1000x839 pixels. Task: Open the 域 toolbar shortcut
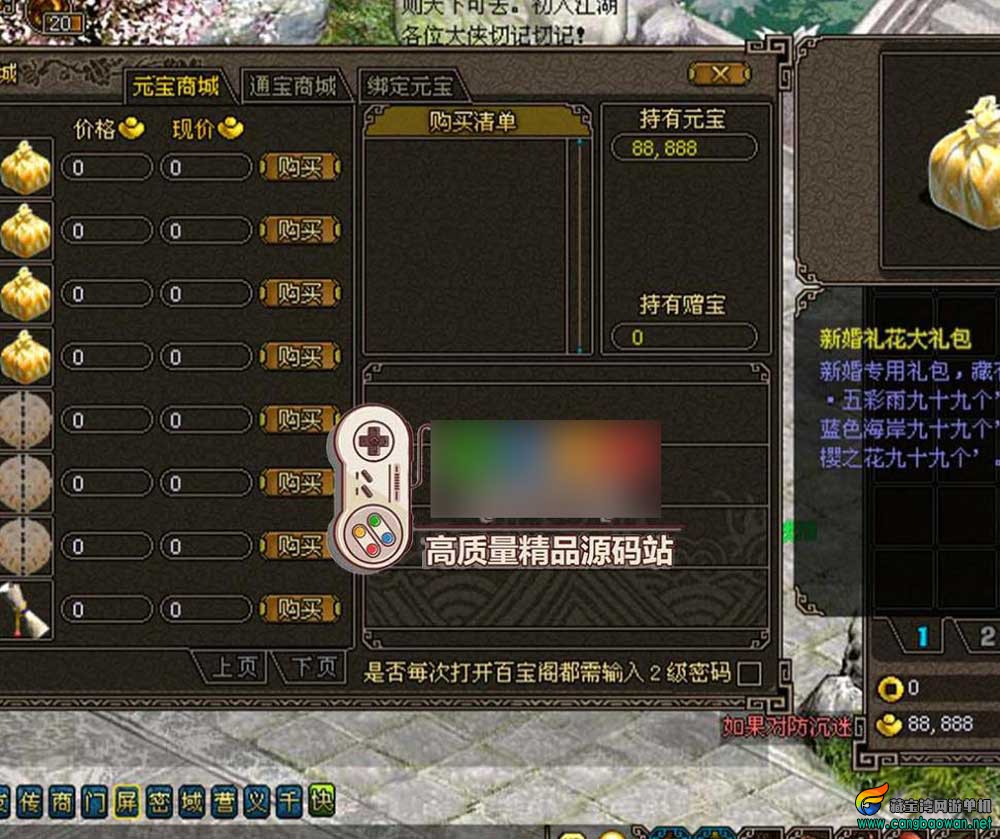(x=191, y=801)
